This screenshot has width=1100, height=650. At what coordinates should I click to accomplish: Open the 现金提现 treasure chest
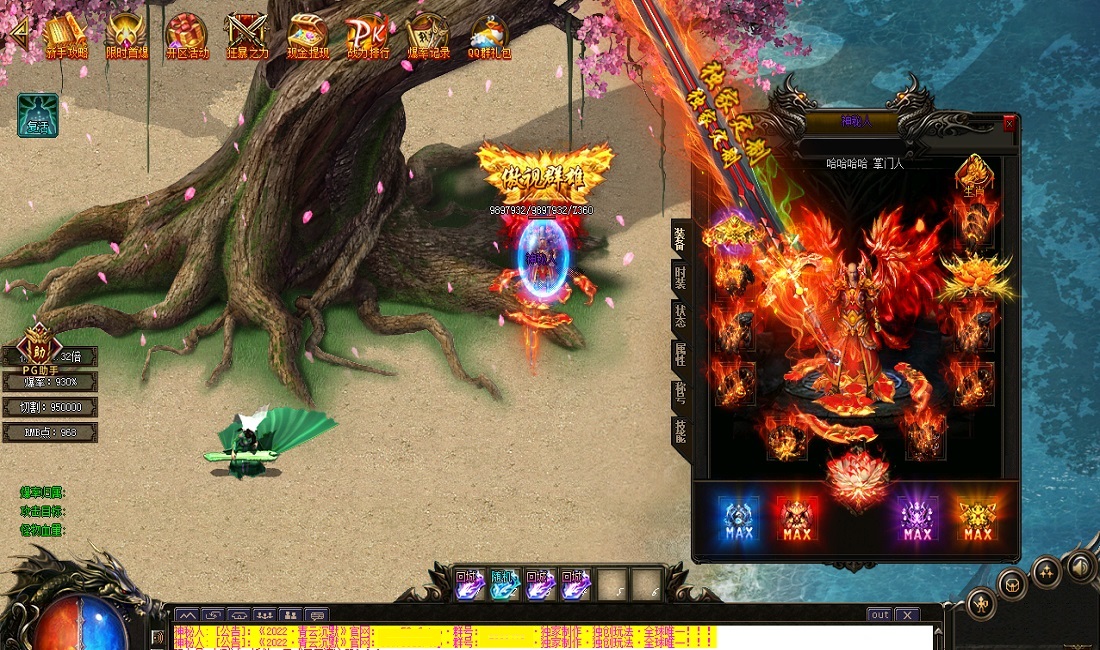click(307, 37)
